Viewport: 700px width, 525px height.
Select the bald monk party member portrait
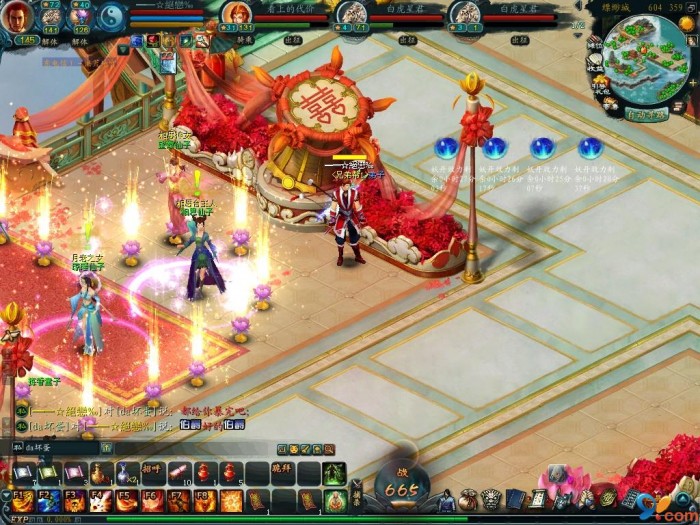click(237, 13)
